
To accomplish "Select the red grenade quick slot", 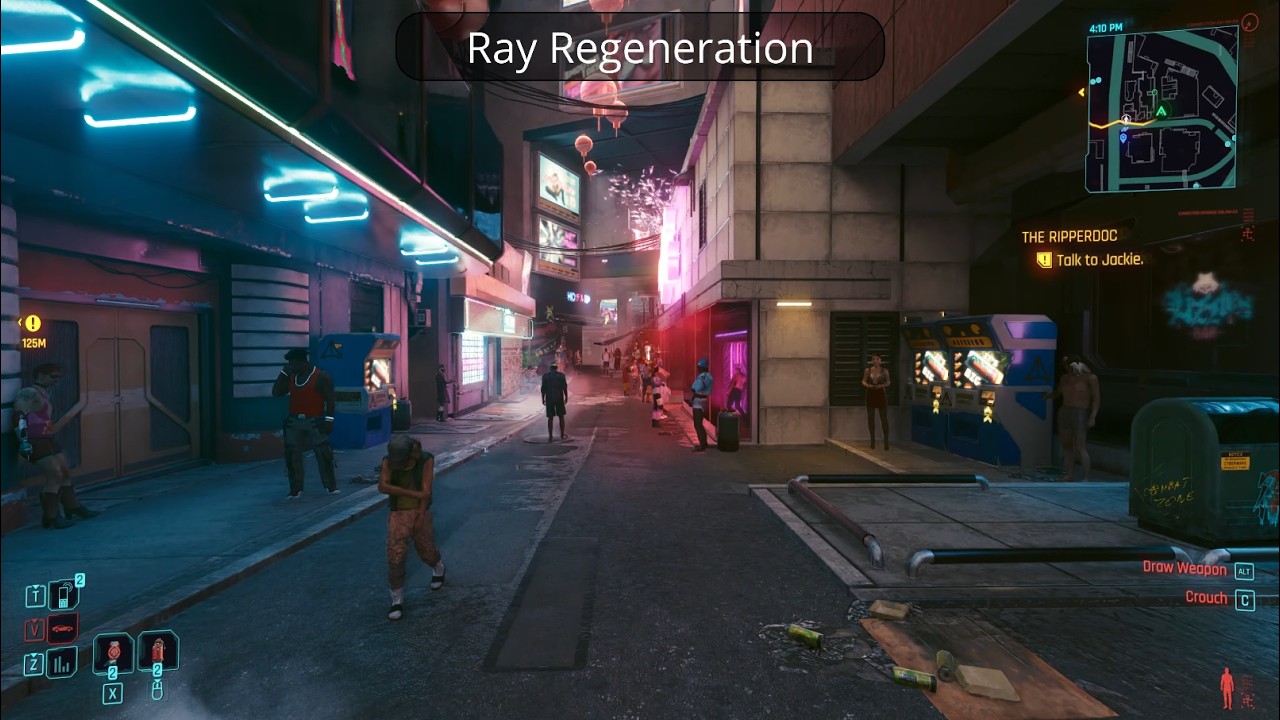I will click(x=158, y=651).
